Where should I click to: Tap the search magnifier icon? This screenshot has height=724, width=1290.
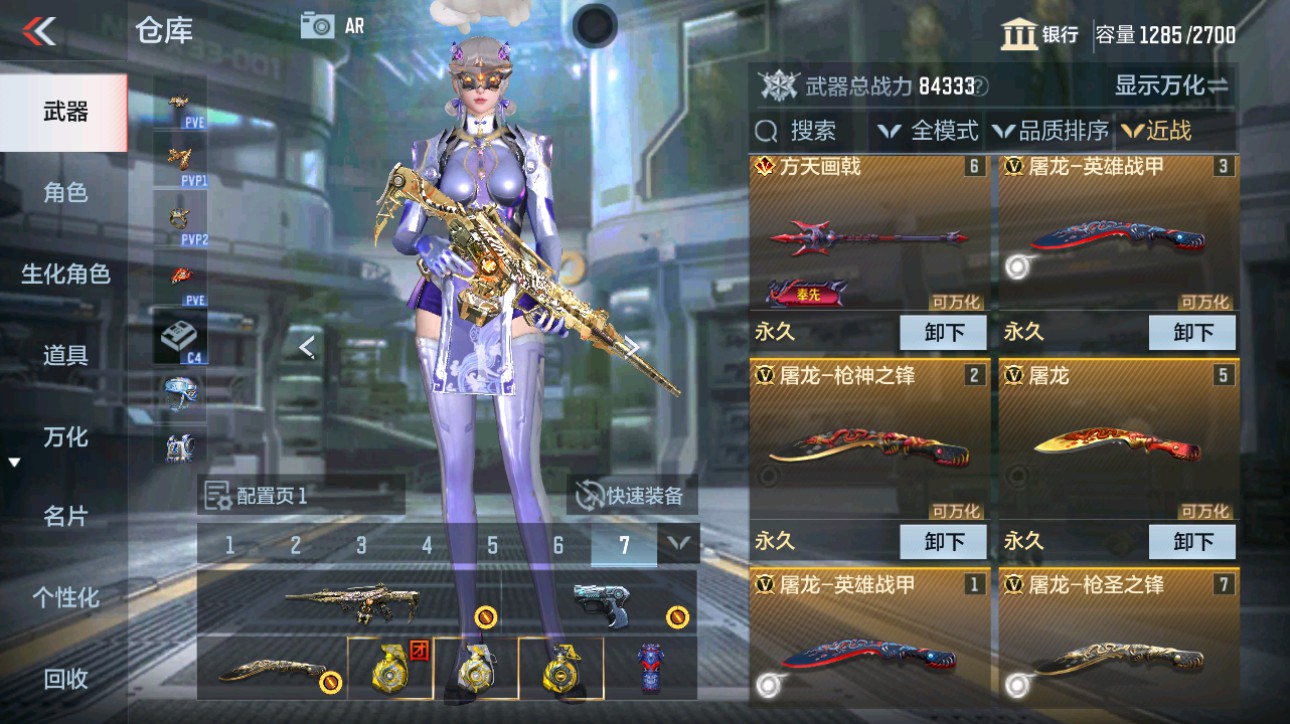[x=766, y=130]
